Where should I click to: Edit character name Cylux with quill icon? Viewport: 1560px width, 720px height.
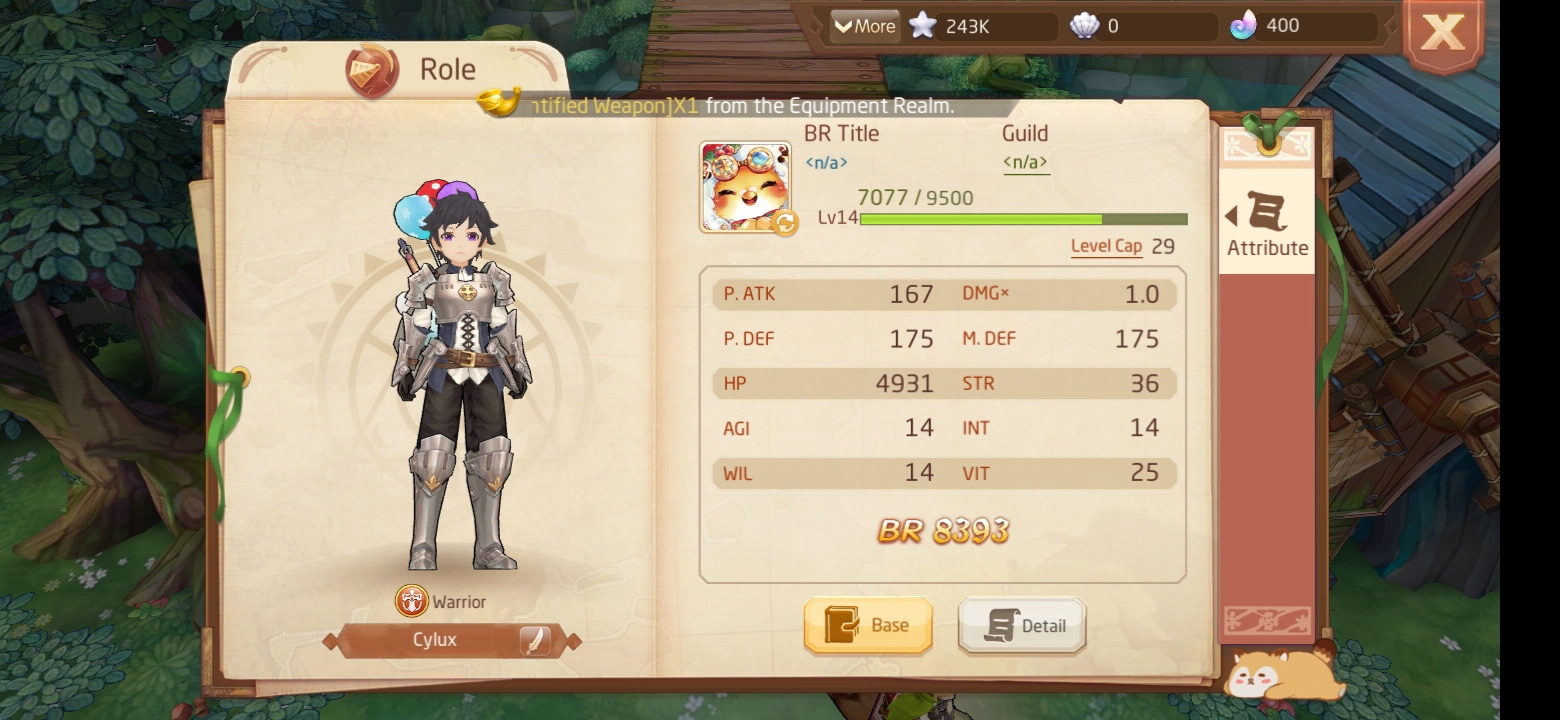535,640
